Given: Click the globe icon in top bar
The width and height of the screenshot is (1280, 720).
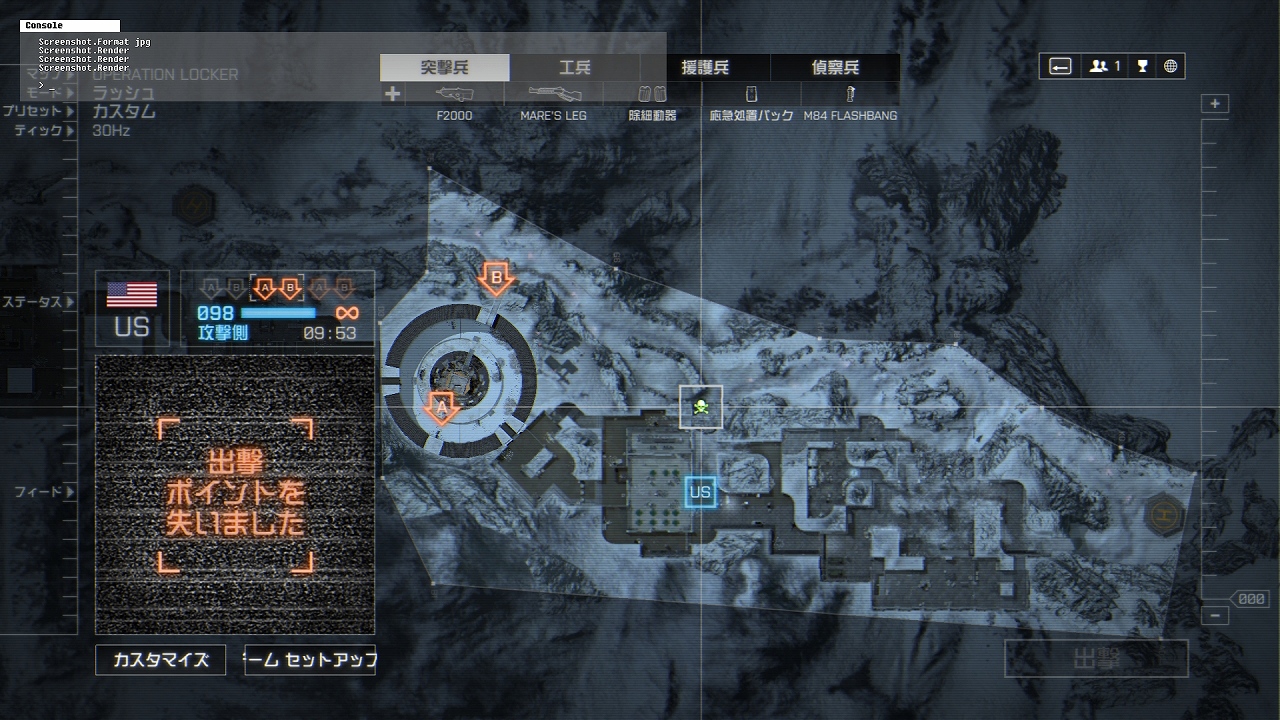Looking at the screenshot, I should coord(1170,66).
